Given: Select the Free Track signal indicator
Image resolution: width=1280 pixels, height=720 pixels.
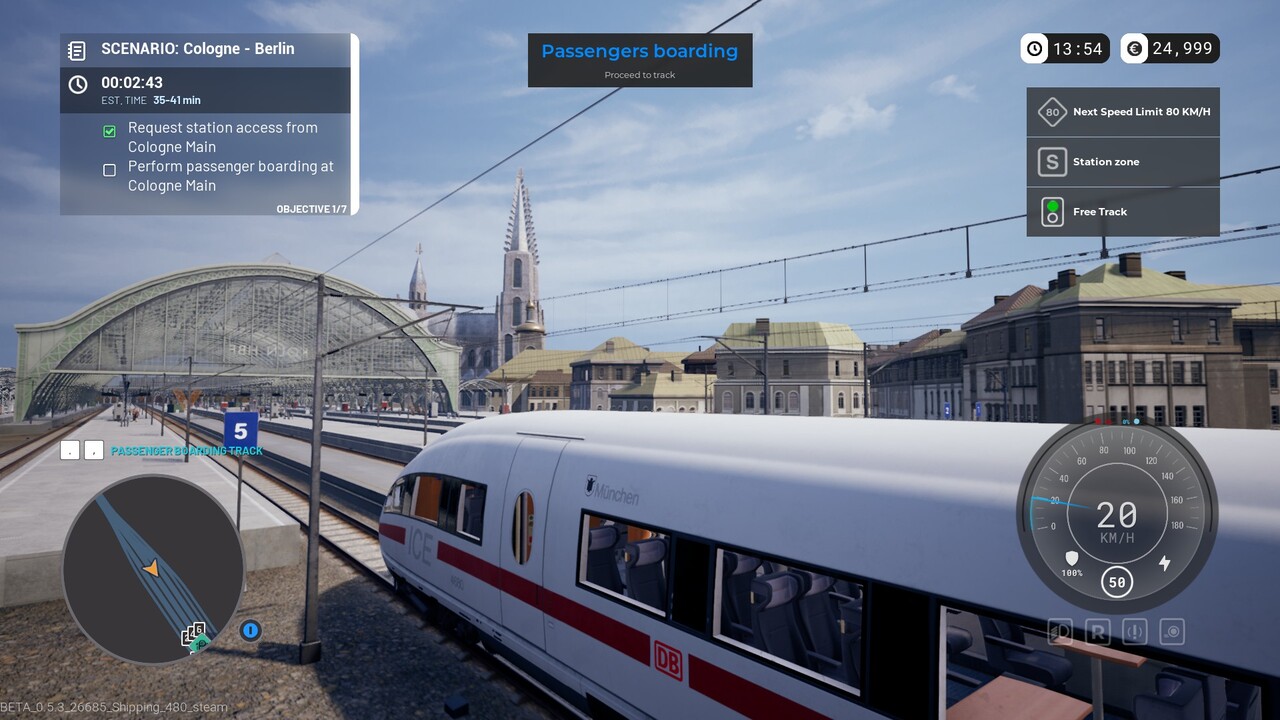Looking at the screenshot, I should tap(1123, 212).
